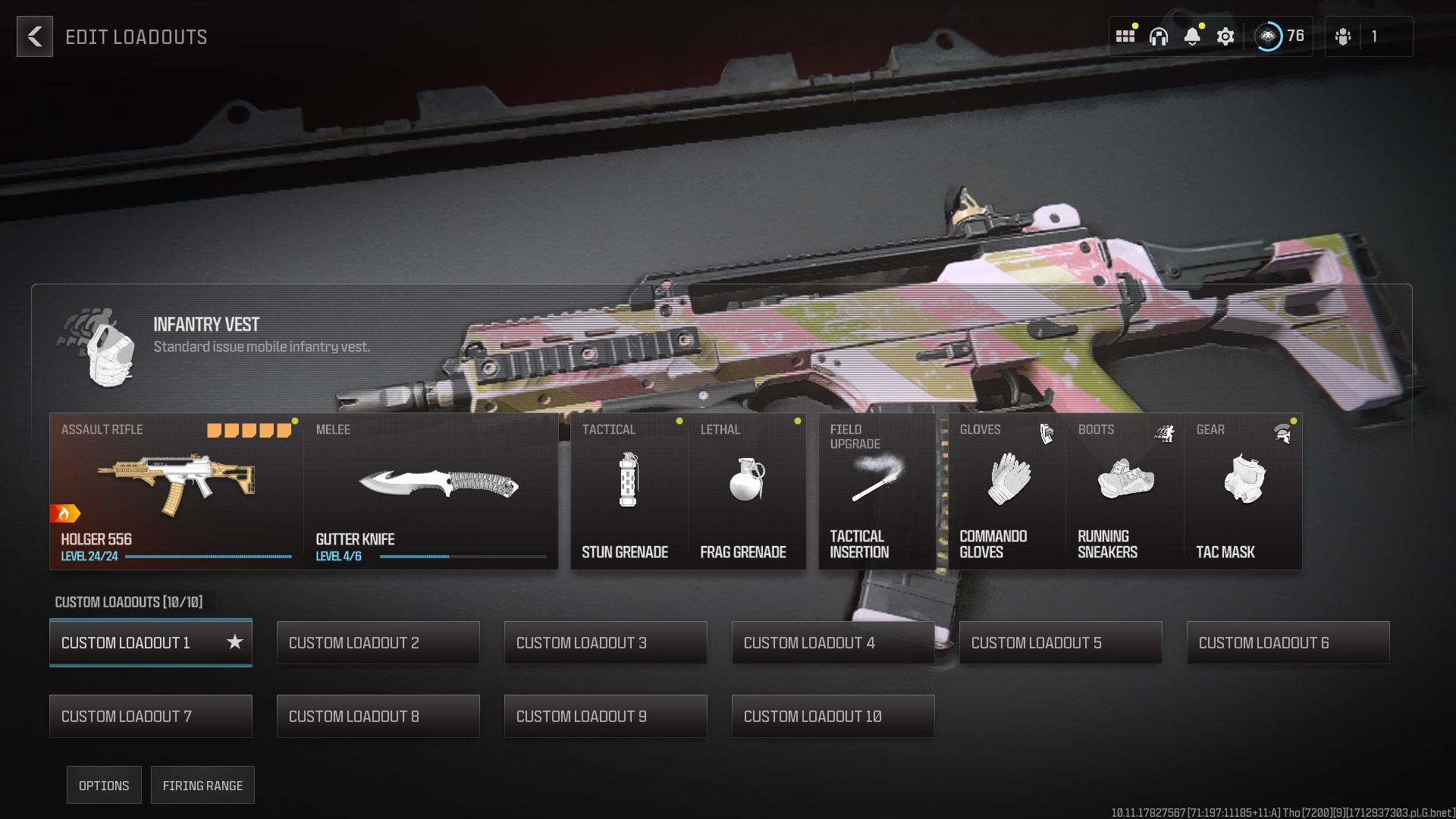The image size is (1456, 819).
Task: Click the Options button
Action: 104,785
